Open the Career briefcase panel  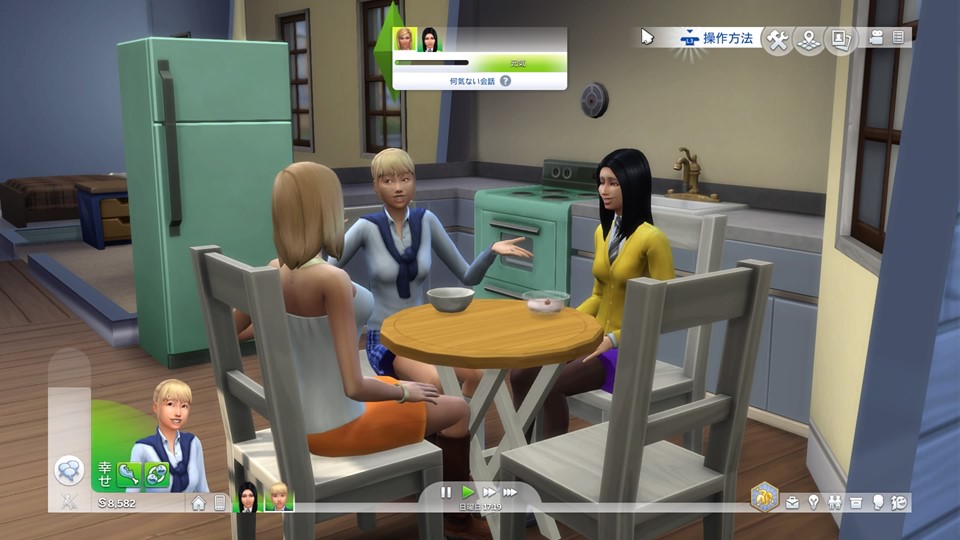click(792, 502)
